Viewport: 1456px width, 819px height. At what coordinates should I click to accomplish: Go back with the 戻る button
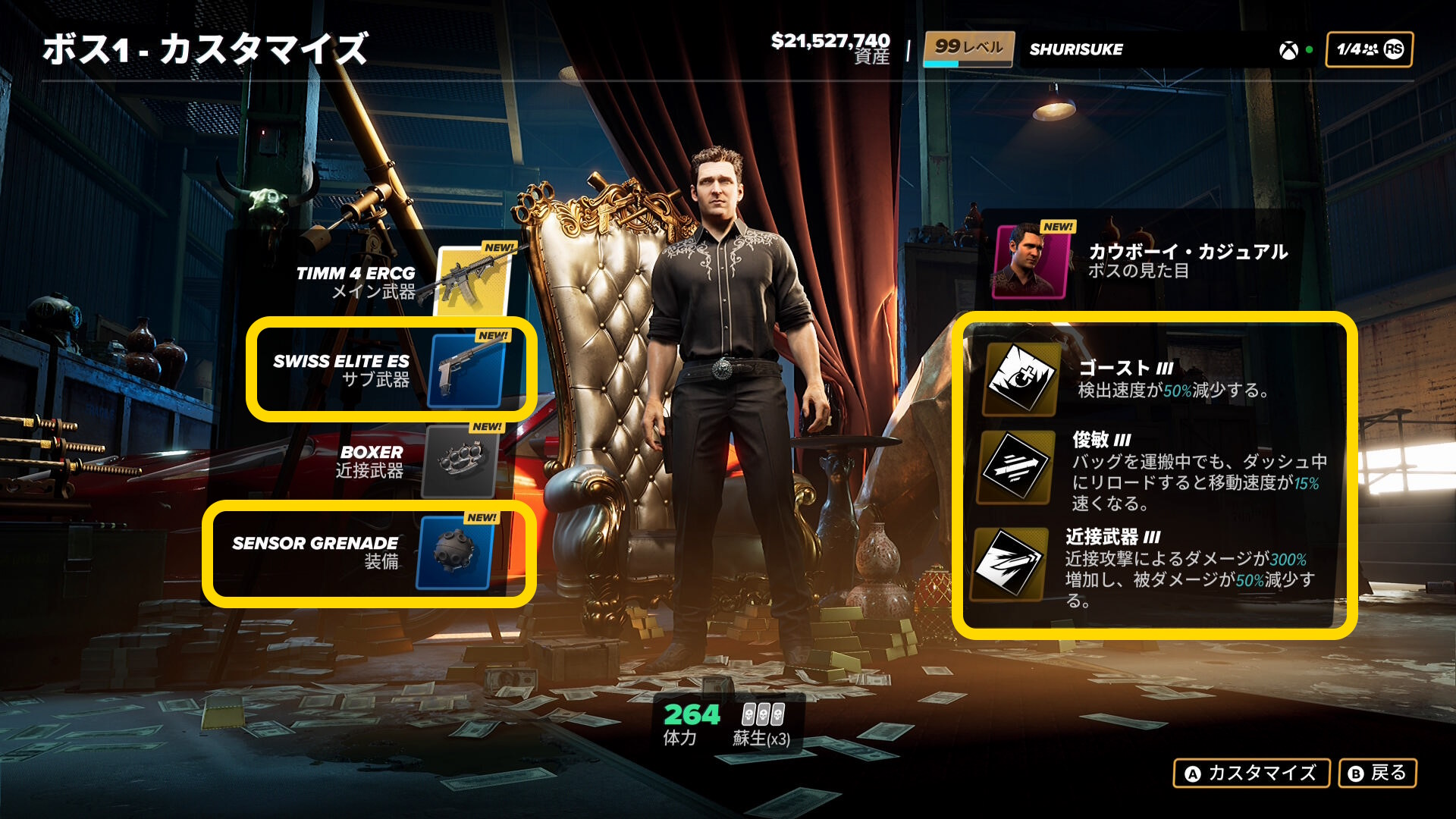(1377, 773)
